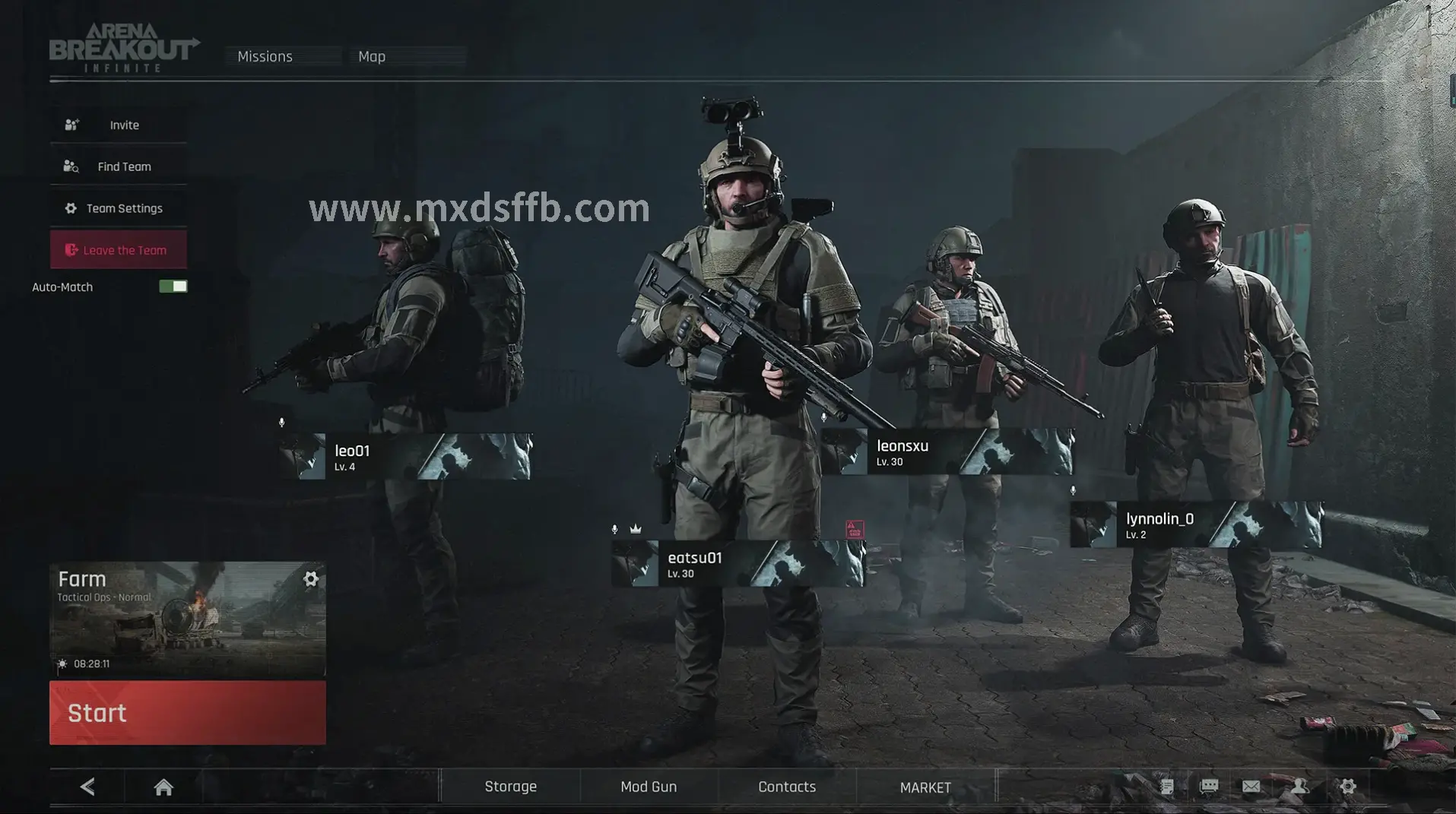Viewport: 1456px width, 814px height.
Task: Open the MARKET
Action: pyautogui.click(x=925, y=787)
